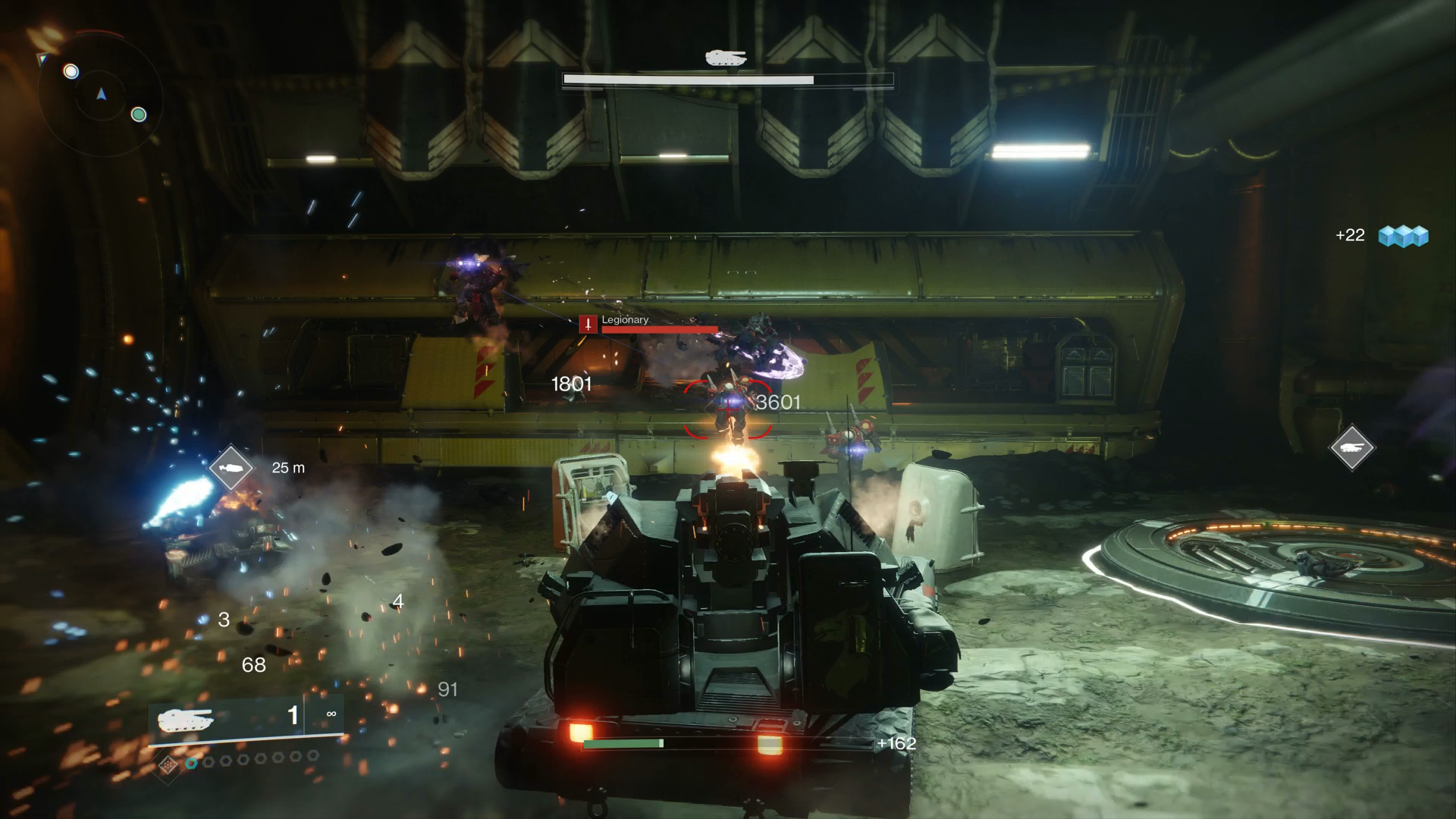Click the circular radar minimap
The image size is (1456, 819).
[x=101, y=94]
